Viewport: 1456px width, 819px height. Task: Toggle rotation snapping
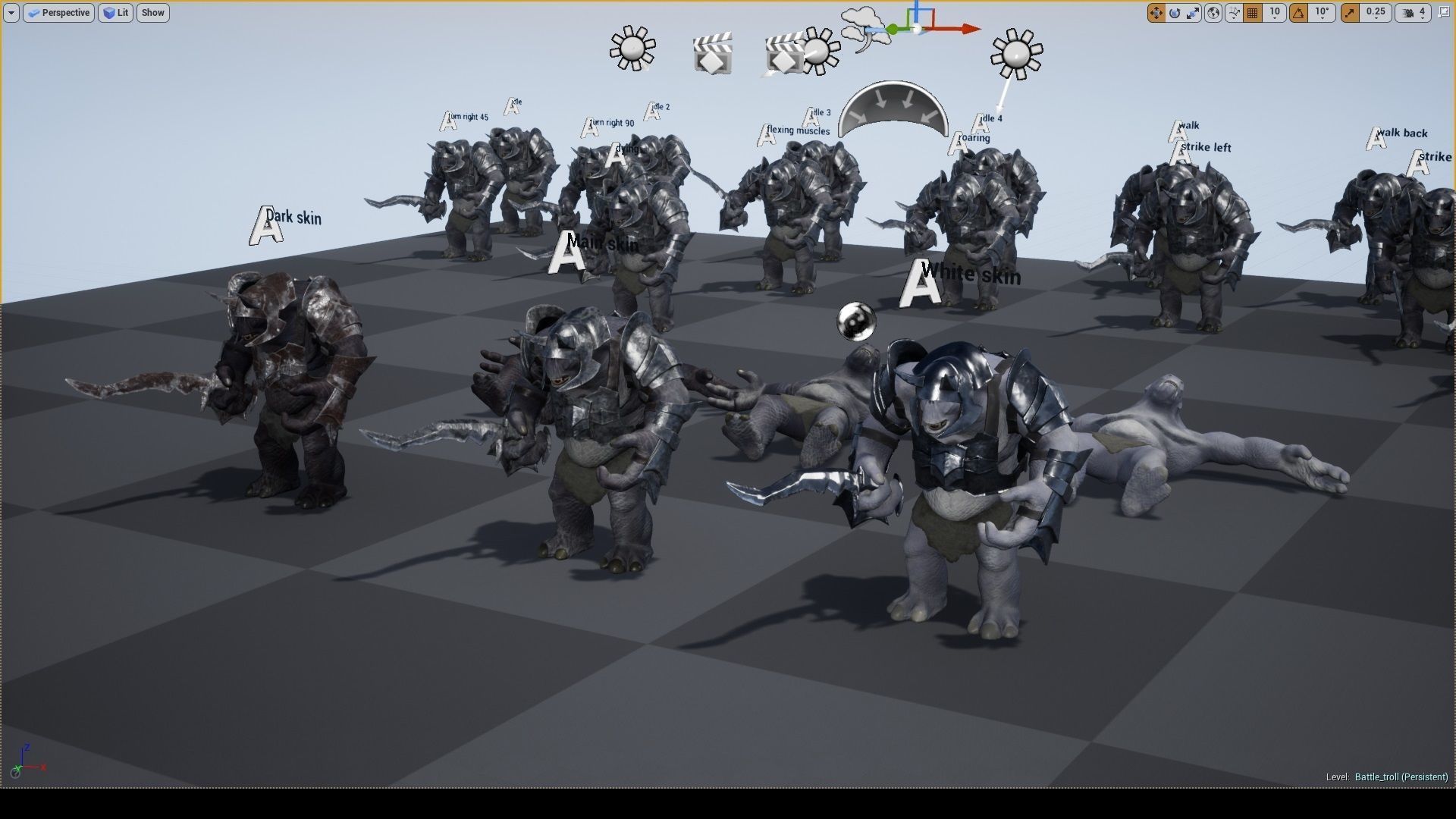pos(1300,13)
